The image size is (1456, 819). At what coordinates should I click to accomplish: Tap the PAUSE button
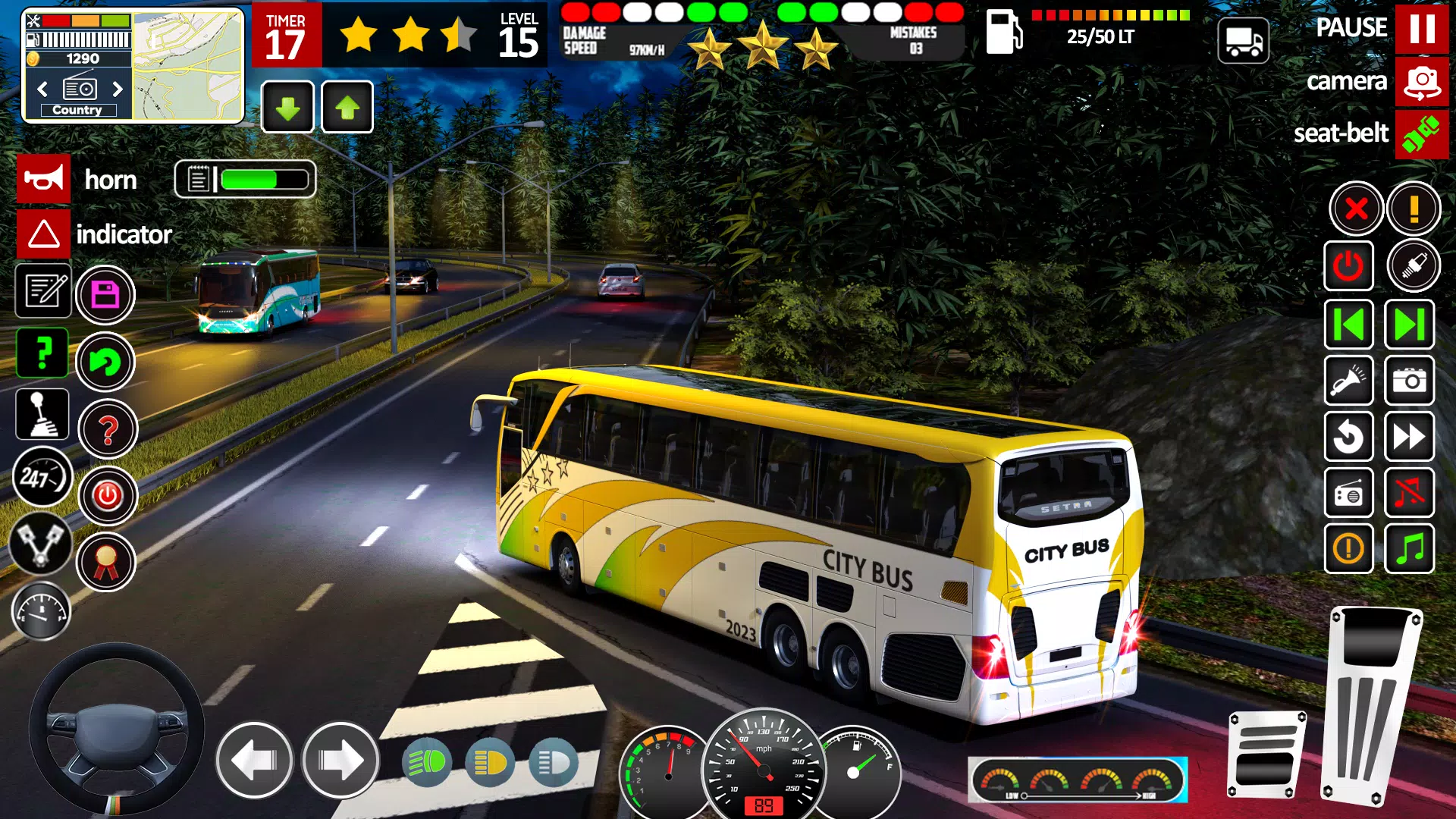click(x=1424, y=28)
